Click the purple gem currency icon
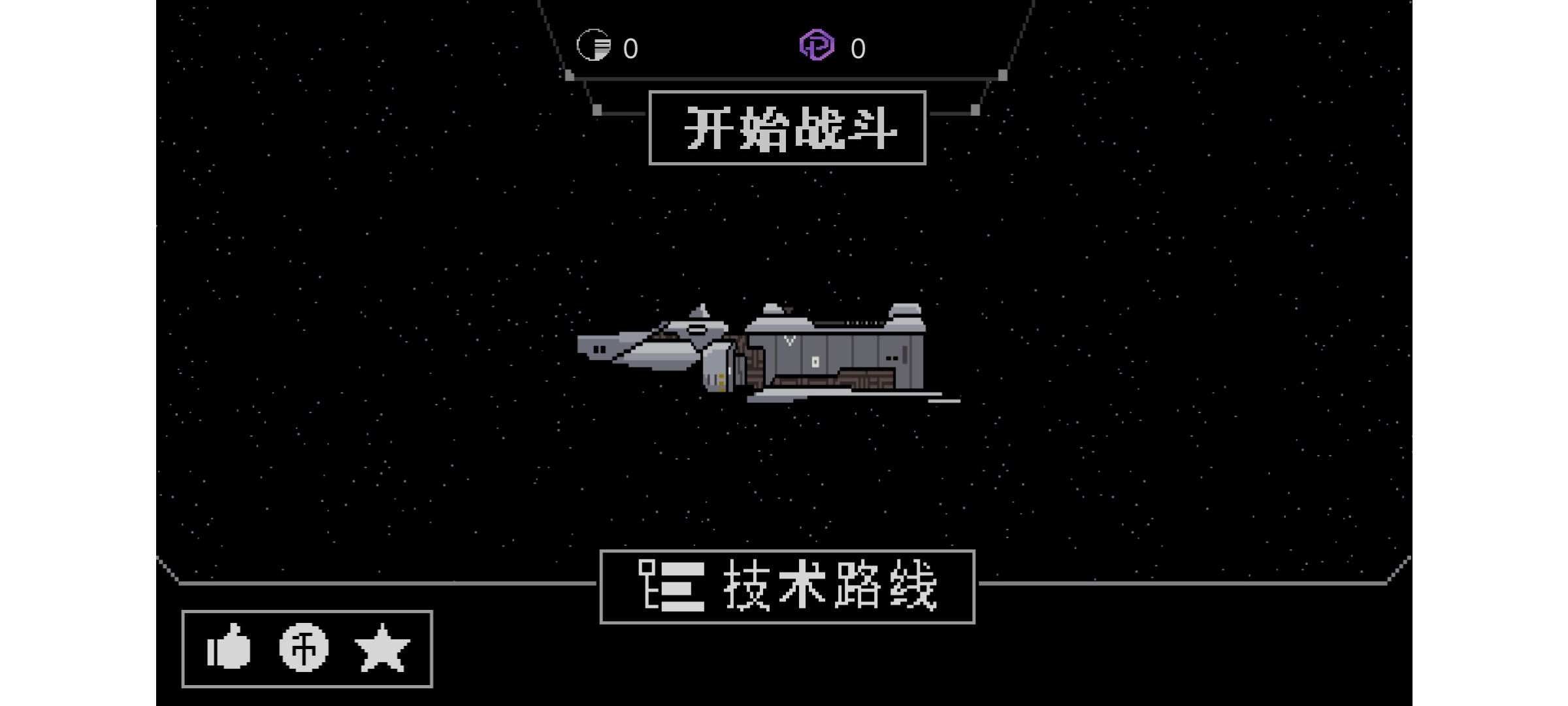 (817, 46)
